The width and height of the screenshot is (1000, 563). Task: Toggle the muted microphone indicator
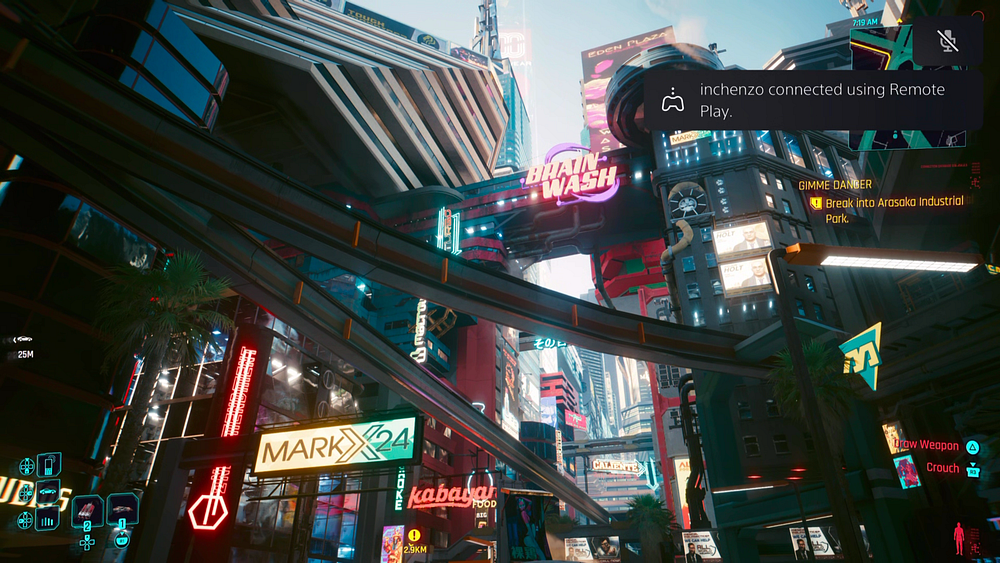(x=948, y=41)
